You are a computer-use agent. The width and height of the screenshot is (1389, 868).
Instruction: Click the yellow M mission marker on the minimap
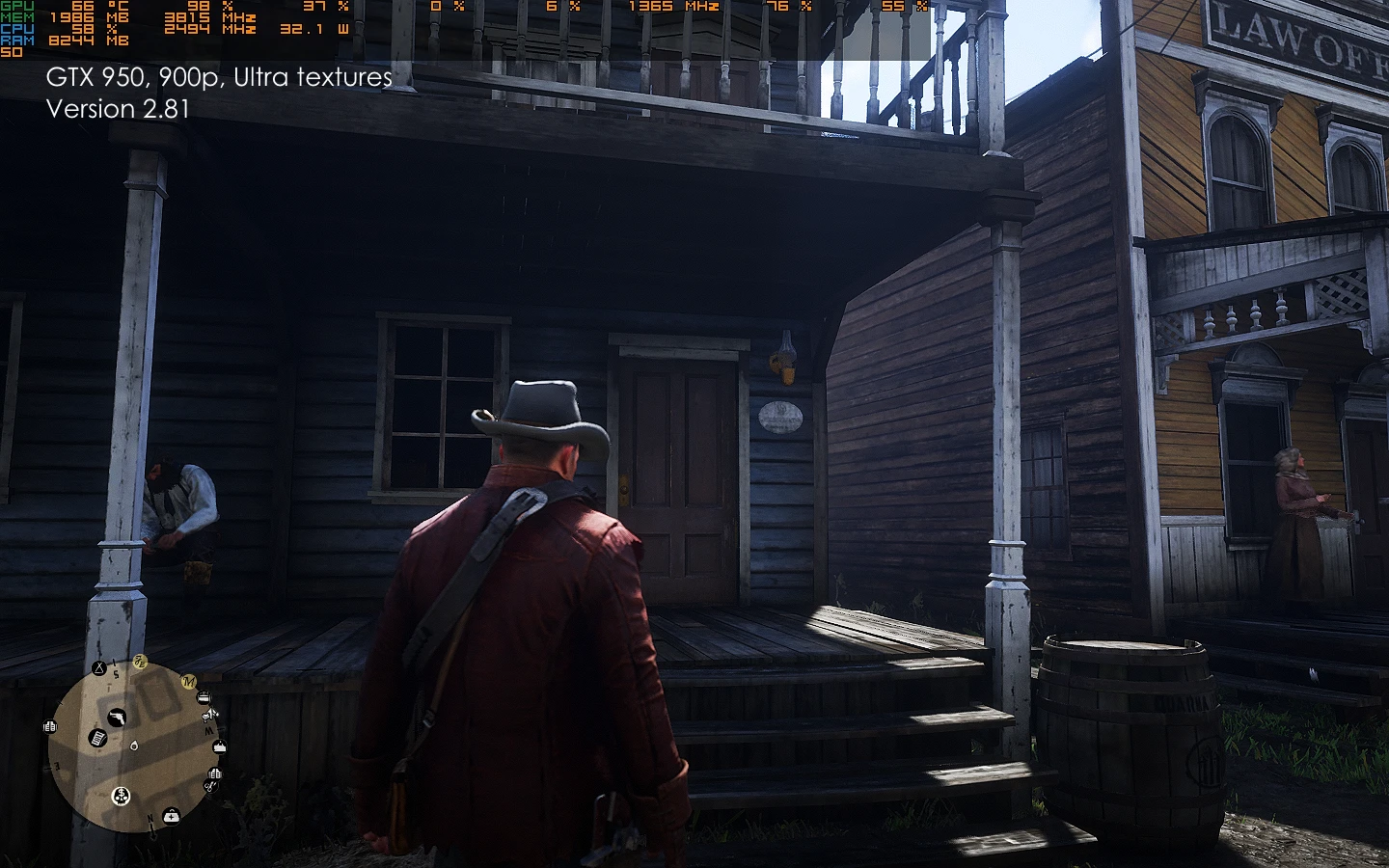[189, 682]
